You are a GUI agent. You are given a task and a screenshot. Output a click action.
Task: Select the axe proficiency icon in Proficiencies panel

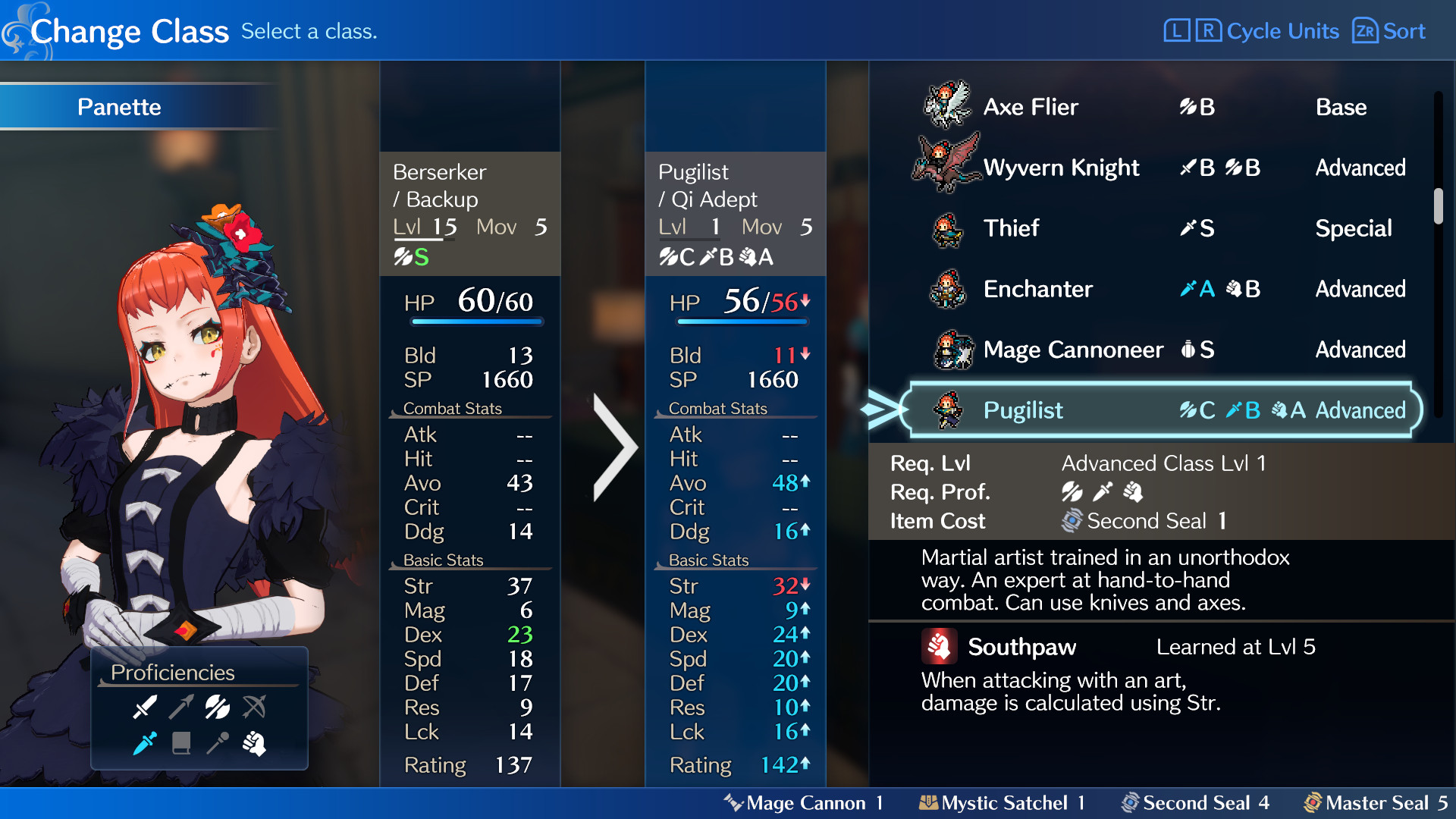coord(216,707)
